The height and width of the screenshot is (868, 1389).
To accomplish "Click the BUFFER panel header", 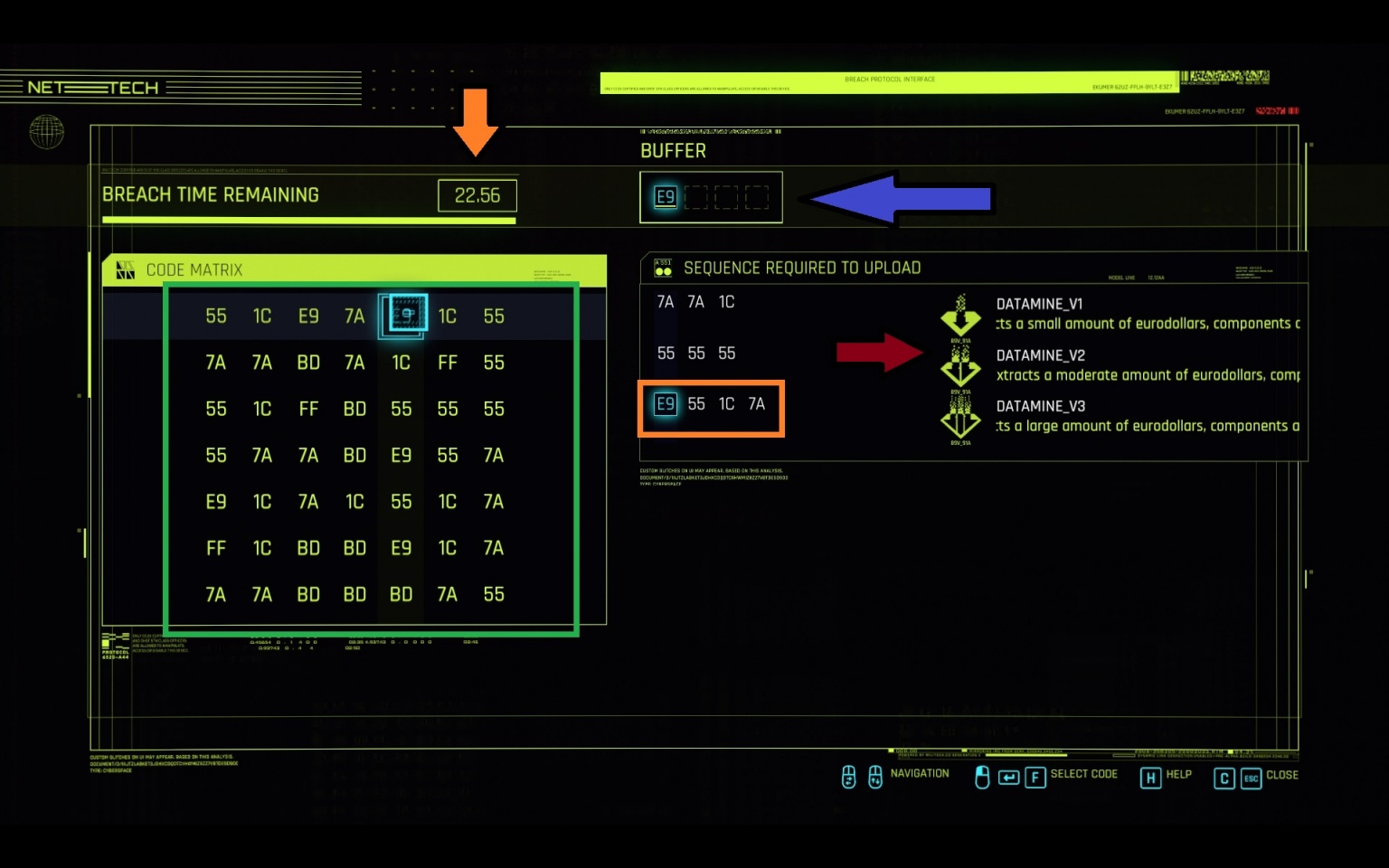I will tap(674, 150).
